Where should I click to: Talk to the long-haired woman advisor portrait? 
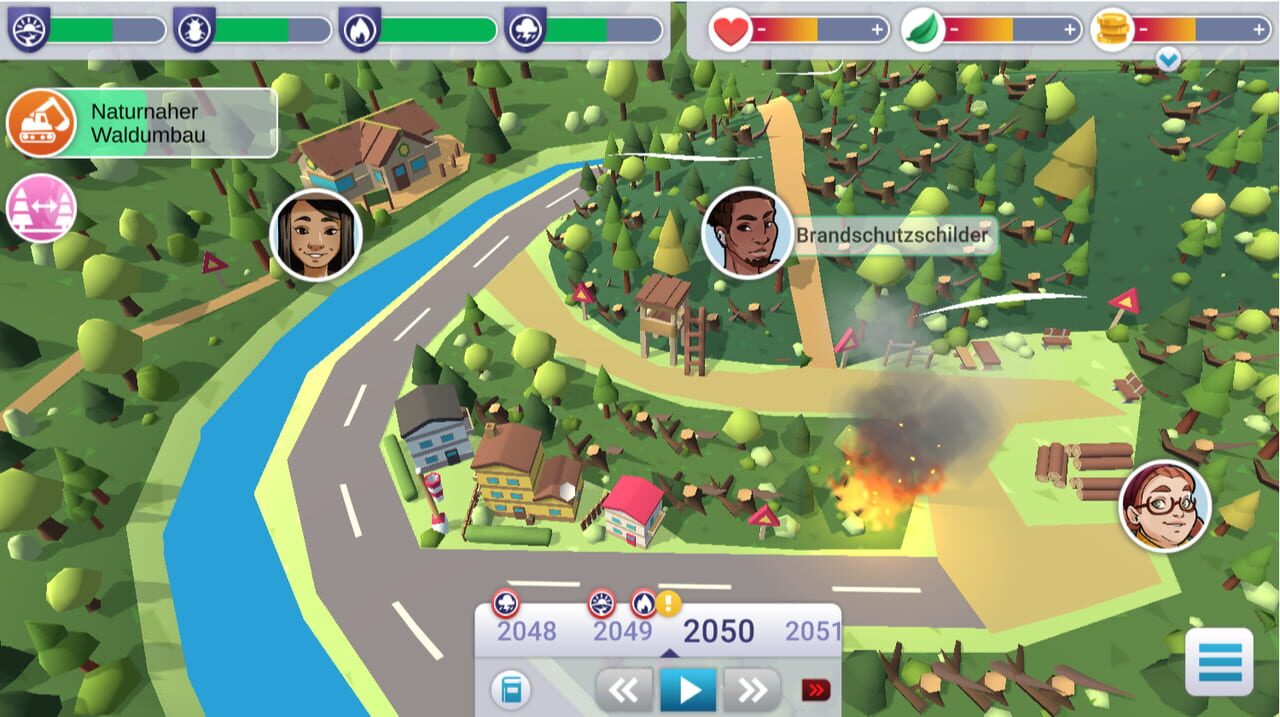coord(315,236)
